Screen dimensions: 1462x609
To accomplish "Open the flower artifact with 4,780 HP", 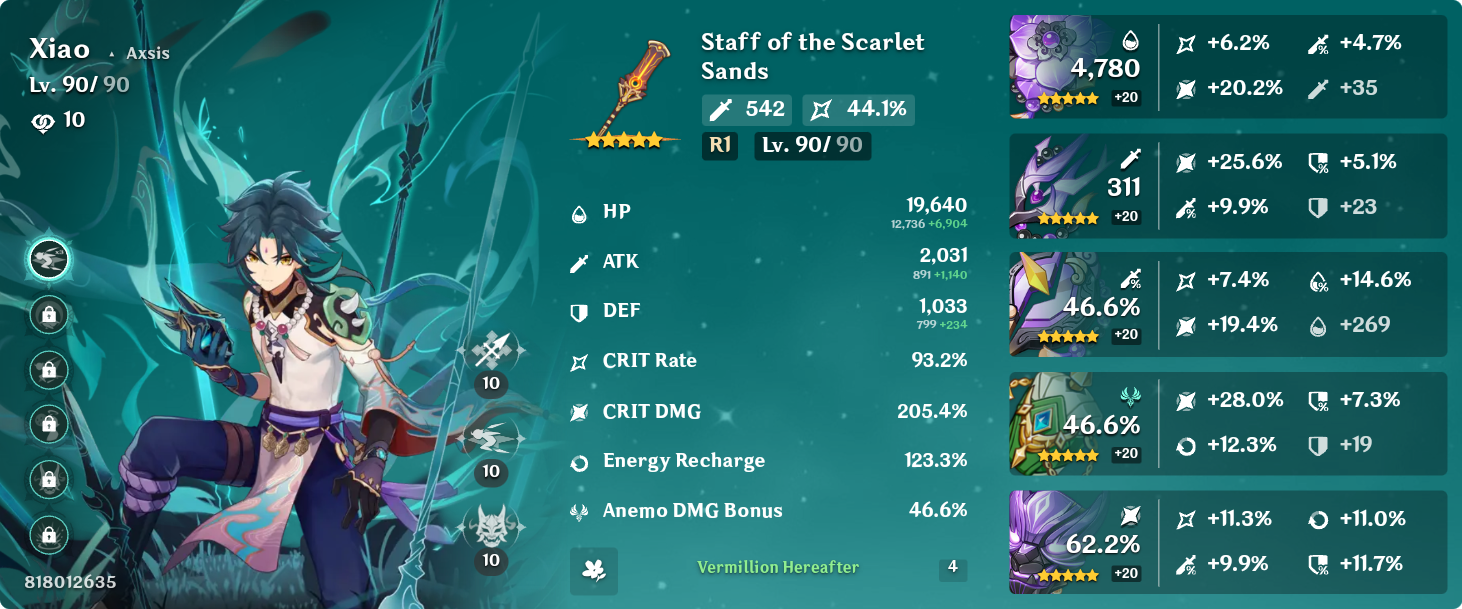I will coord(1062,66).
